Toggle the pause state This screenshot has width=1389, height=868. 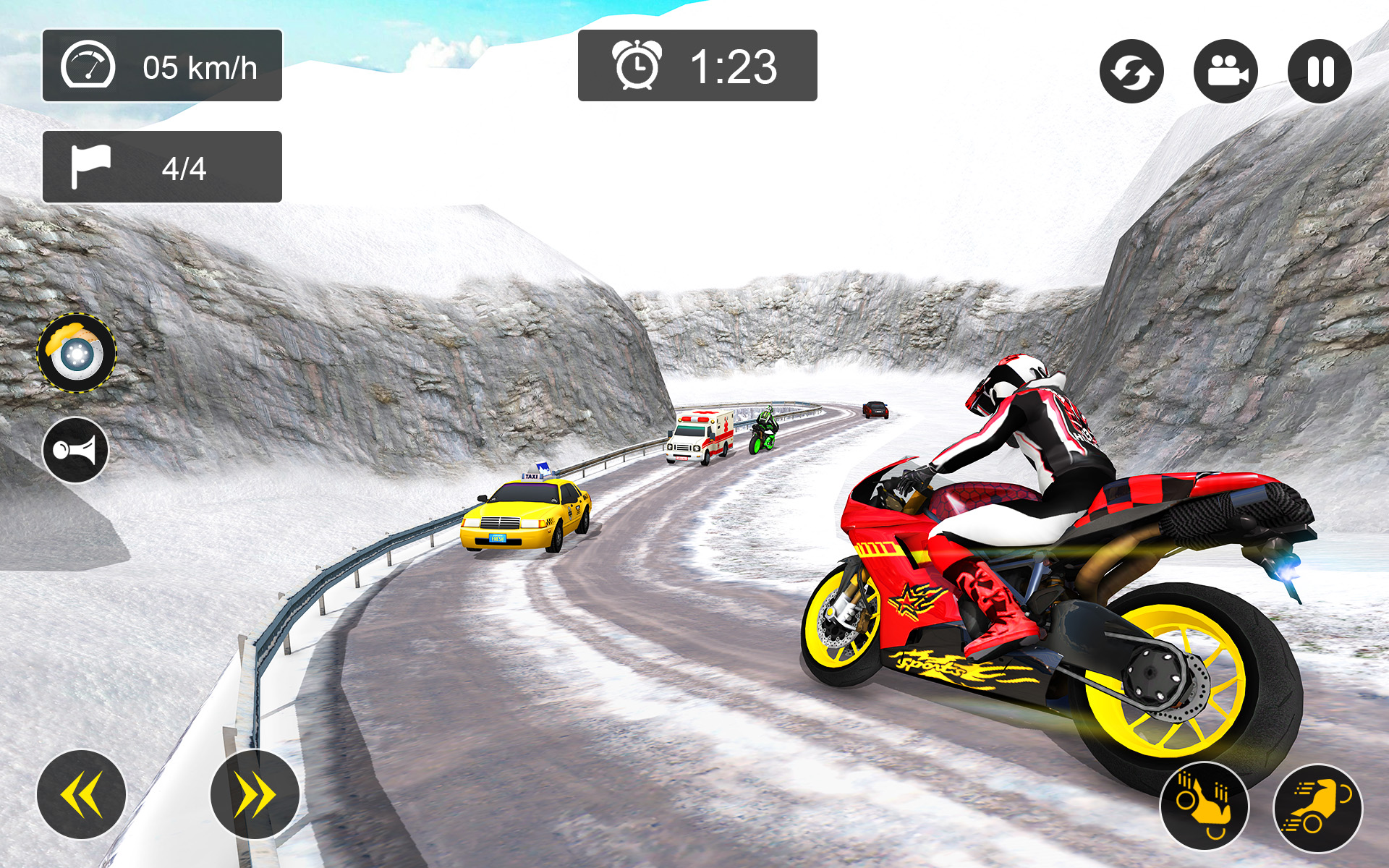click(x=1318, y=72)
